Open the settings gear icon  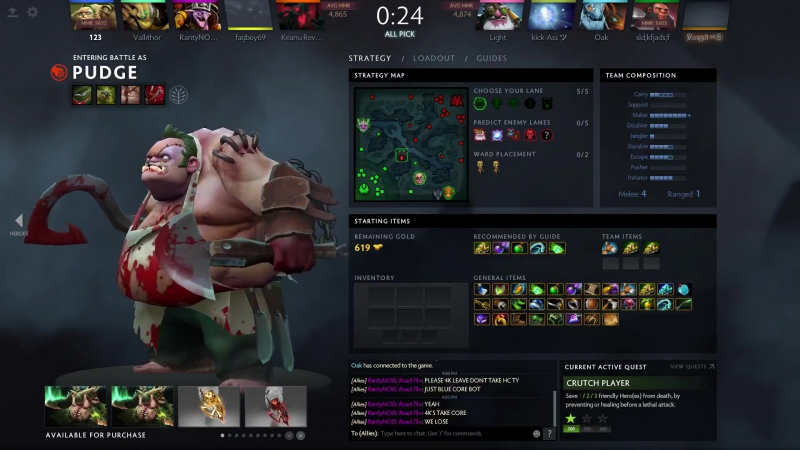click(x=32, y=12)
